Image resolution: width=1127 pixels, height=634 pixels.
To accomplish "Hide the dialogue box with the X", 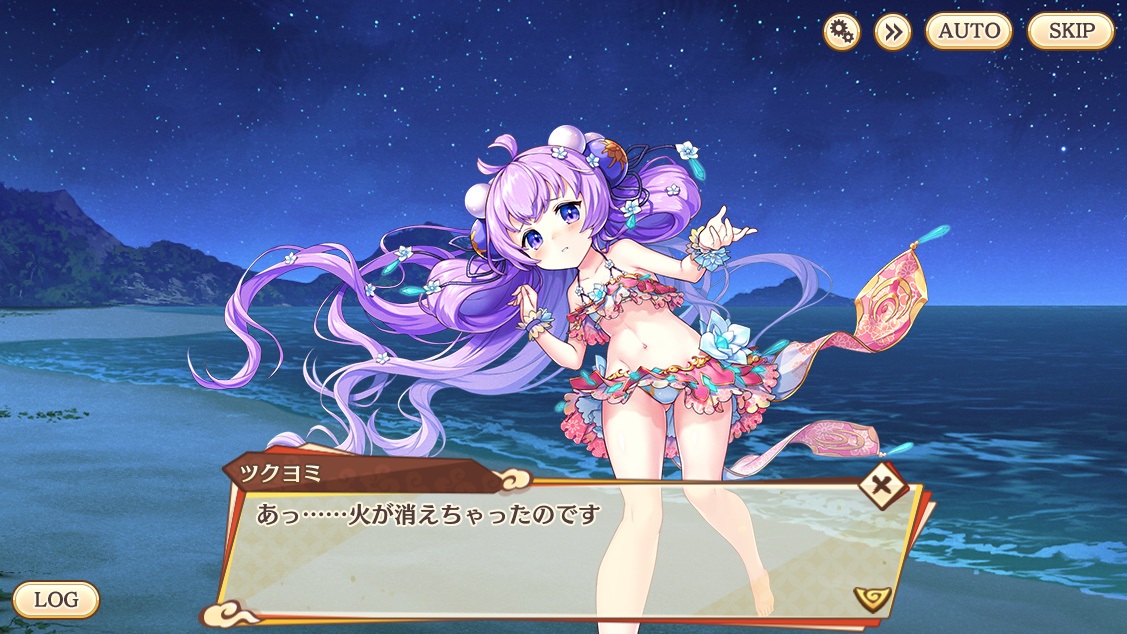I will pos(883,487).
